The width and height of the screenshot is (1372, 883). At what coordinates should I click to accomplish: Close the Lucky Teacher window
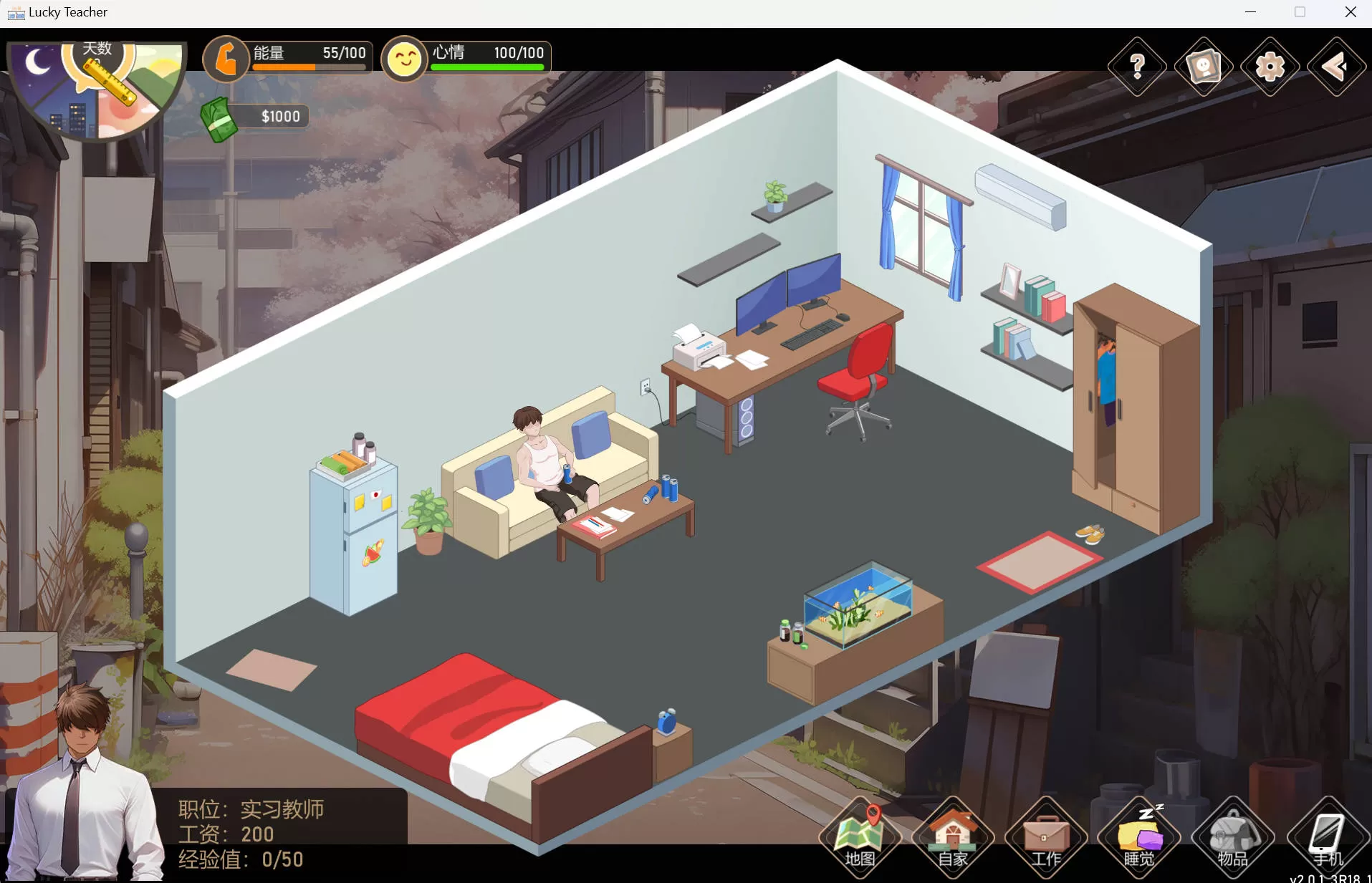point(1351,12)
